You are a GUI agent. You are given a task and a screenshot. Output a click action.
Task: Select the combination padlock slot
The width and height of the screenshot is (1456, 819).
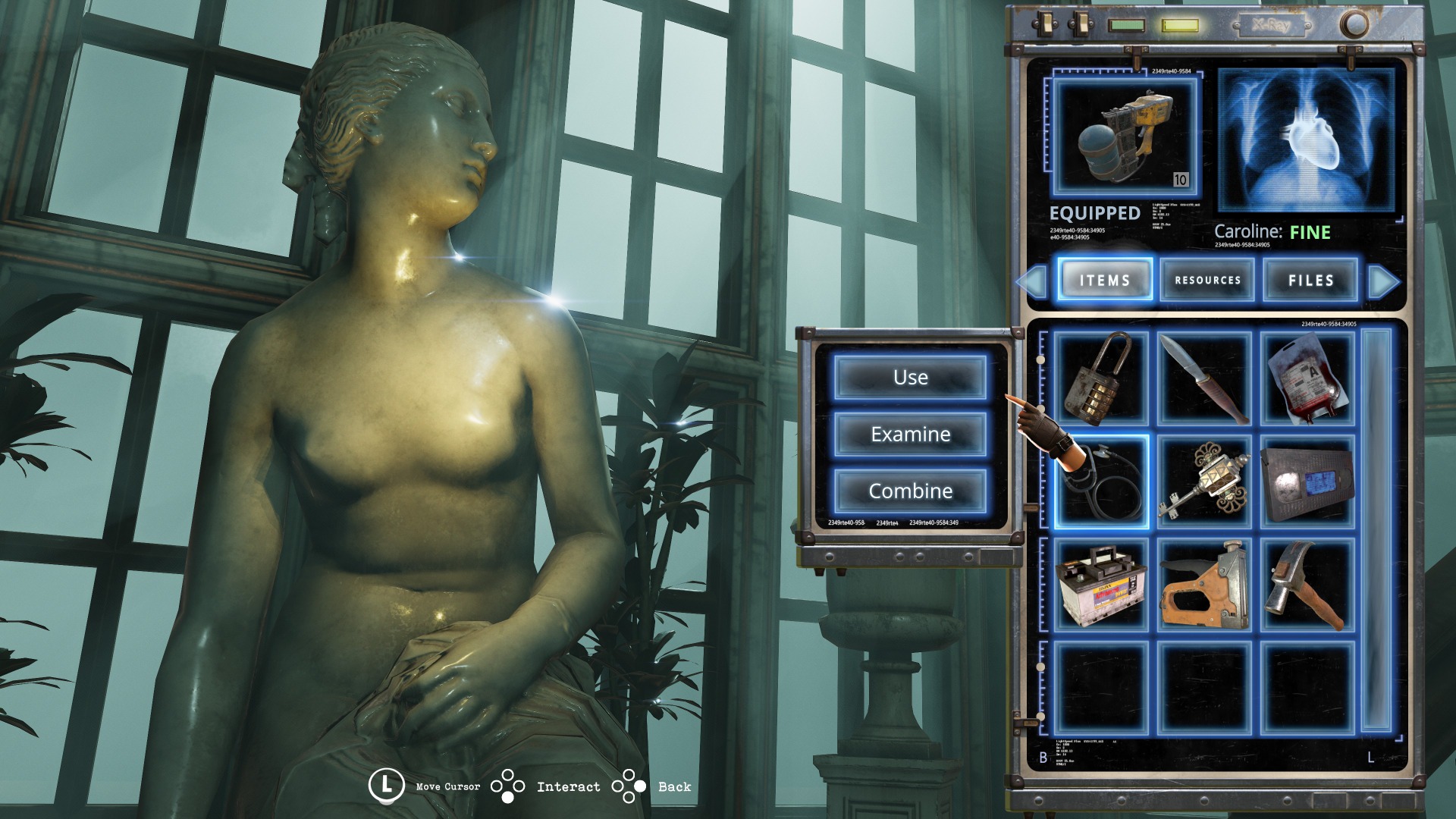point(1101,378)
